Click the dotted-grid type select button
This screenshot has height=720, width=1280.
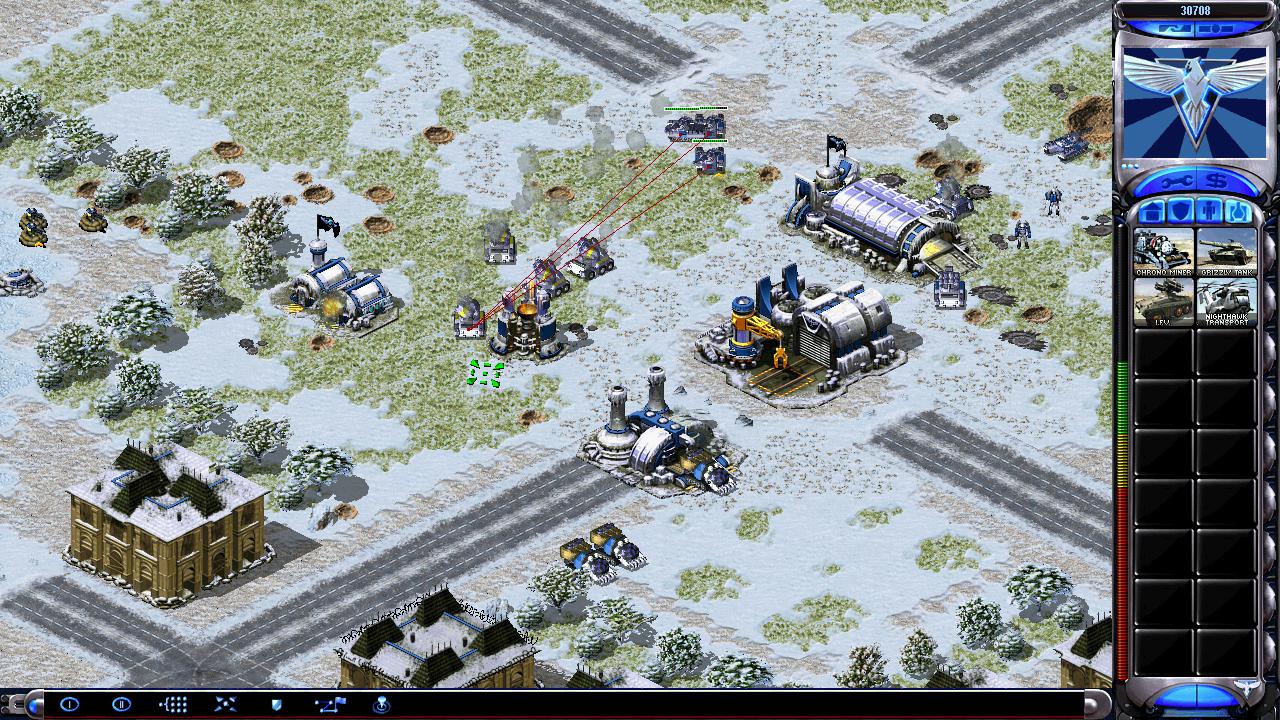[x=173, y=705]
